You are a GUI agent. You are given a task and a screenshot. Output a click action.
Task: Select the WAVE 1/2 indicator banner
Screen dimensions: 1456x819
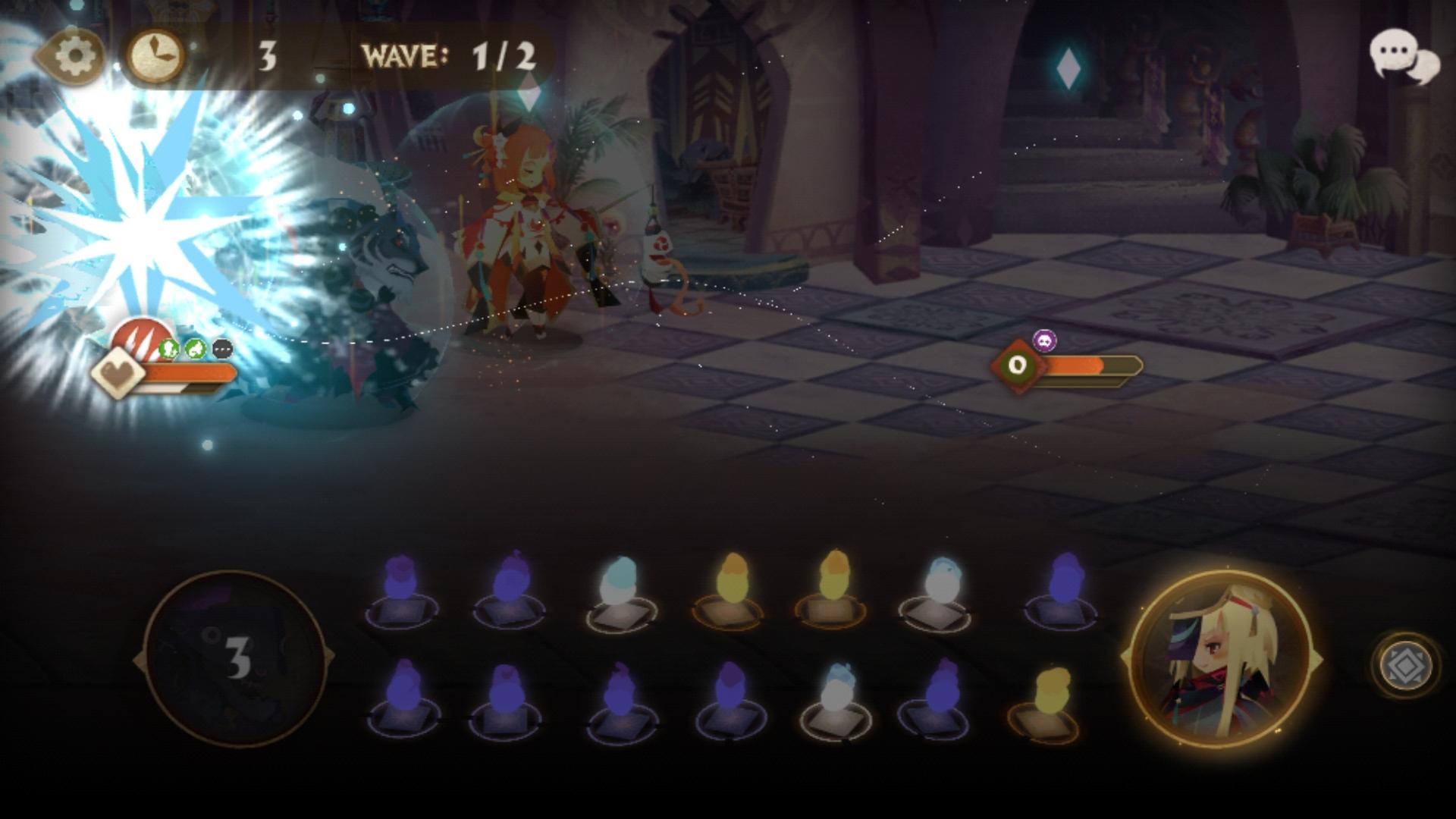point(447,53)
